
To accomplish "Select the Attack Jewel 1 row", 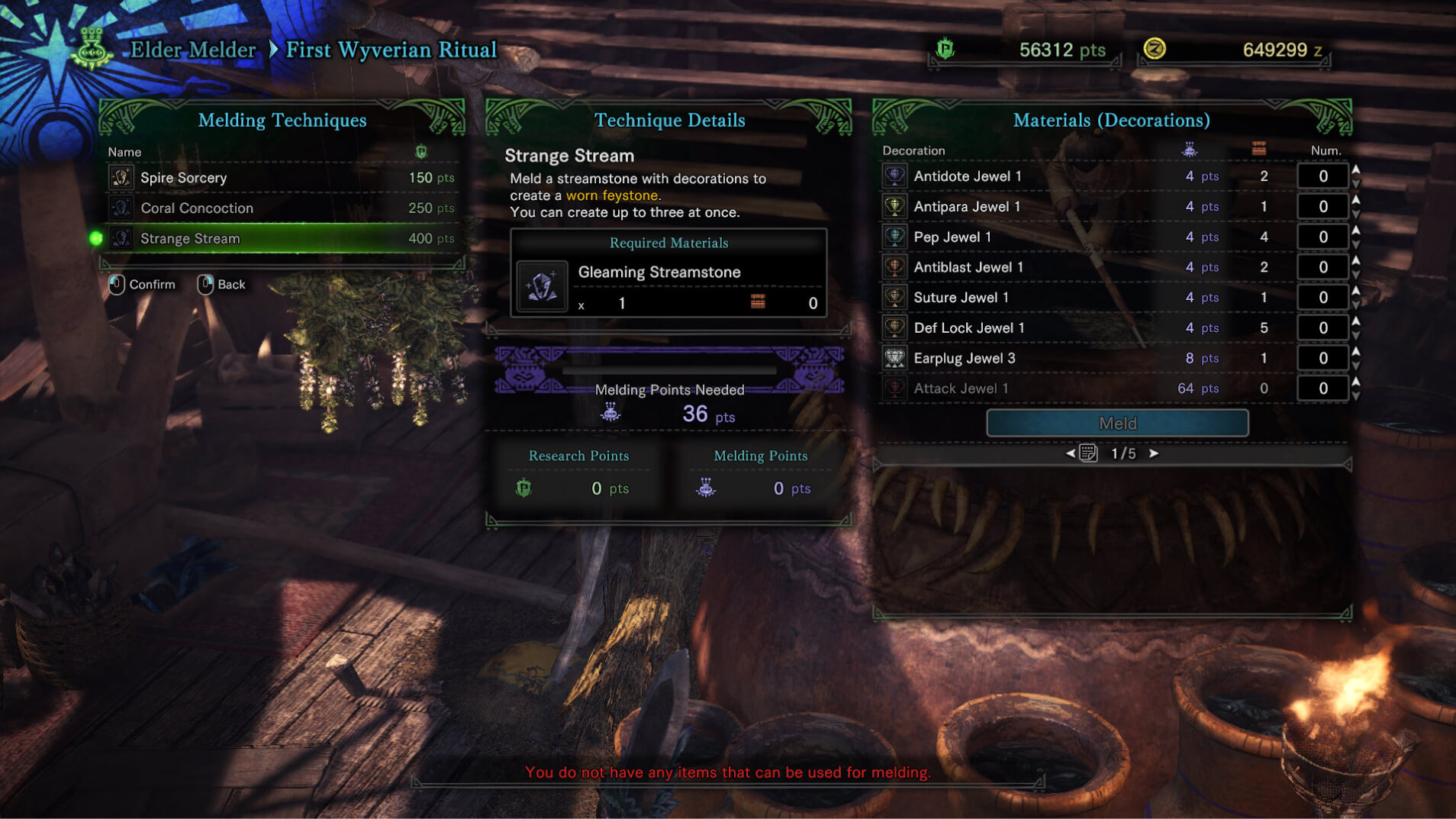I will (961, 389).
